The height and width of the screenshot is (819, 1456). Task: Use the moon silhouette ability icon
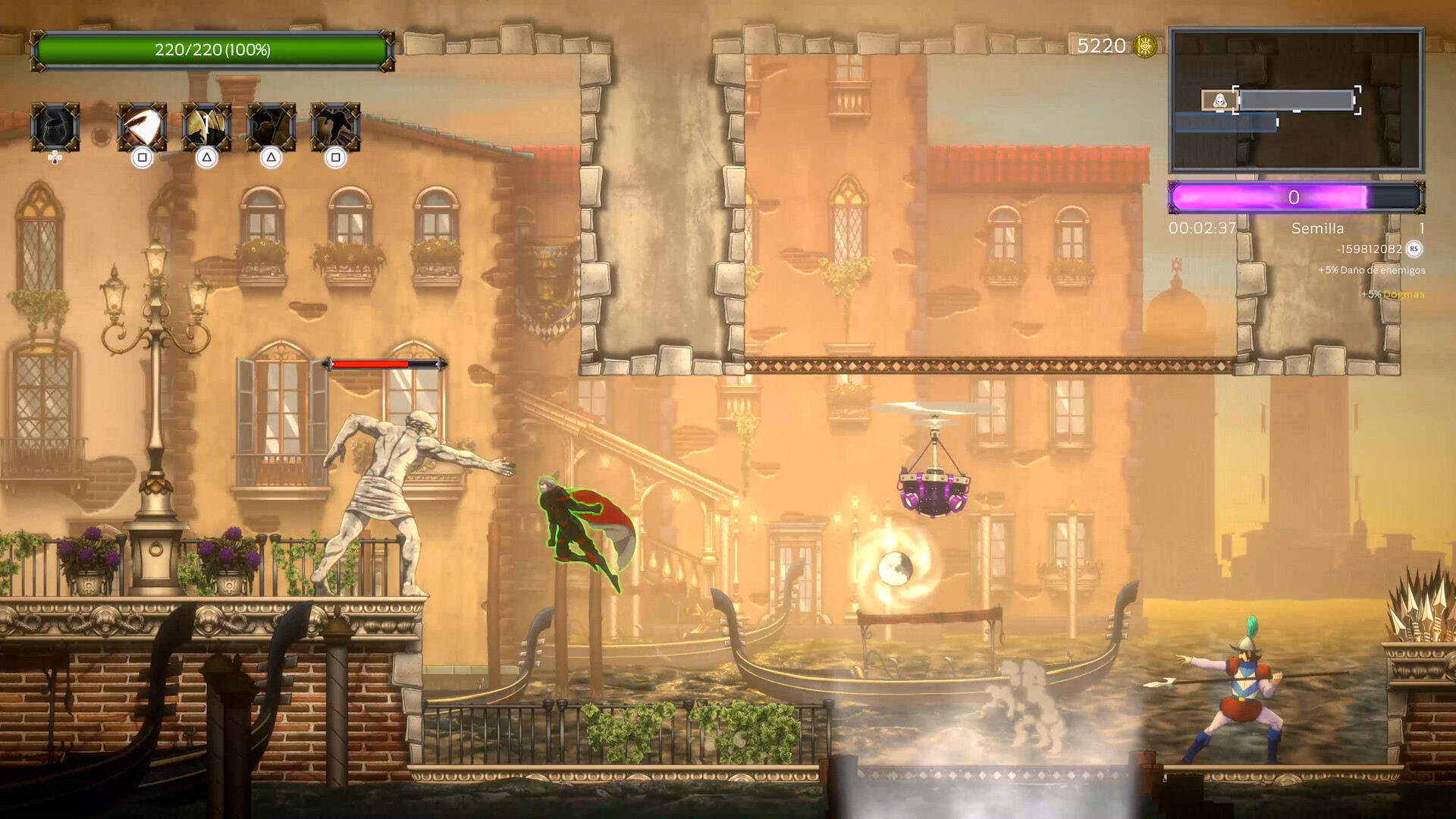[x=206, y=127]
